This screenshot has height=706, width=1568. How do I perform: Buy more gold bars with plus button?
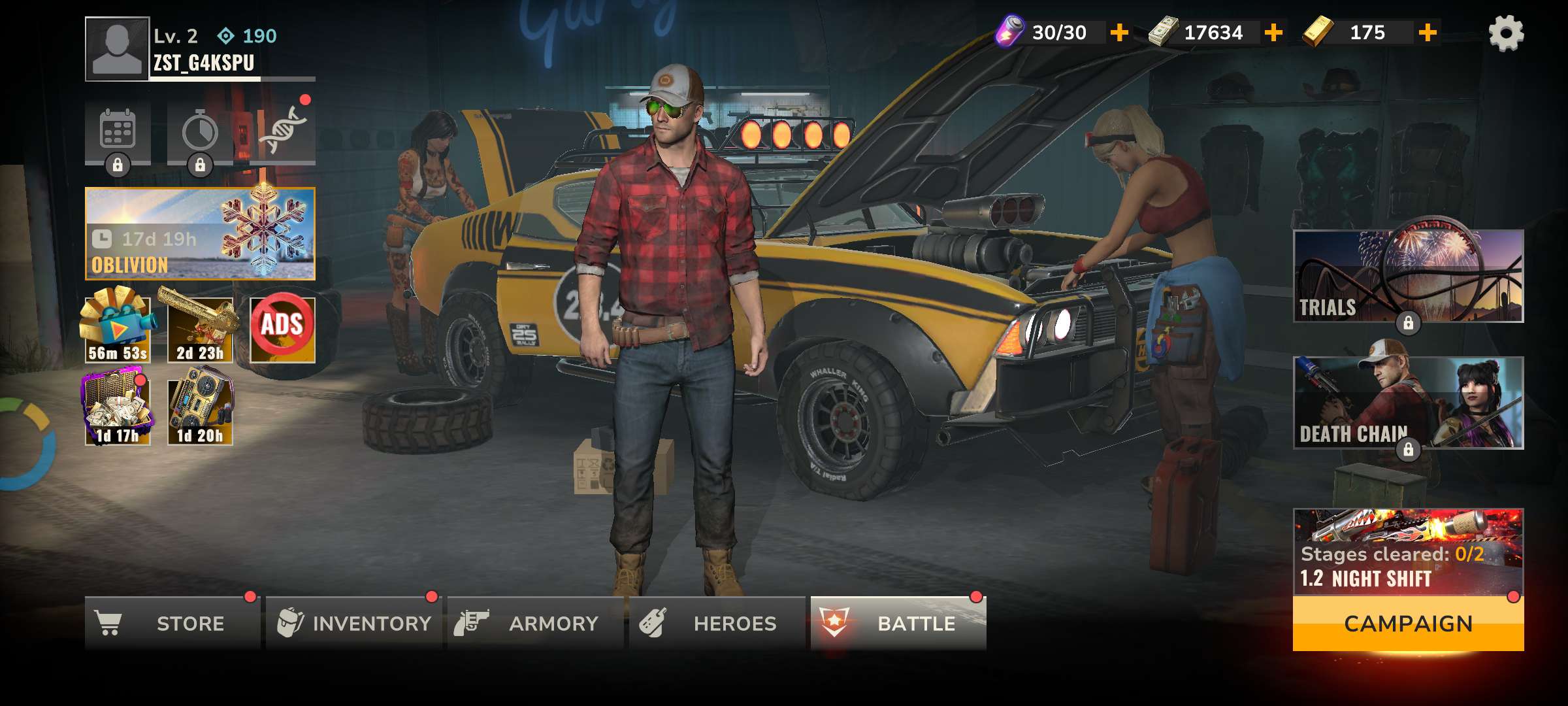[x=1428, y=33]
